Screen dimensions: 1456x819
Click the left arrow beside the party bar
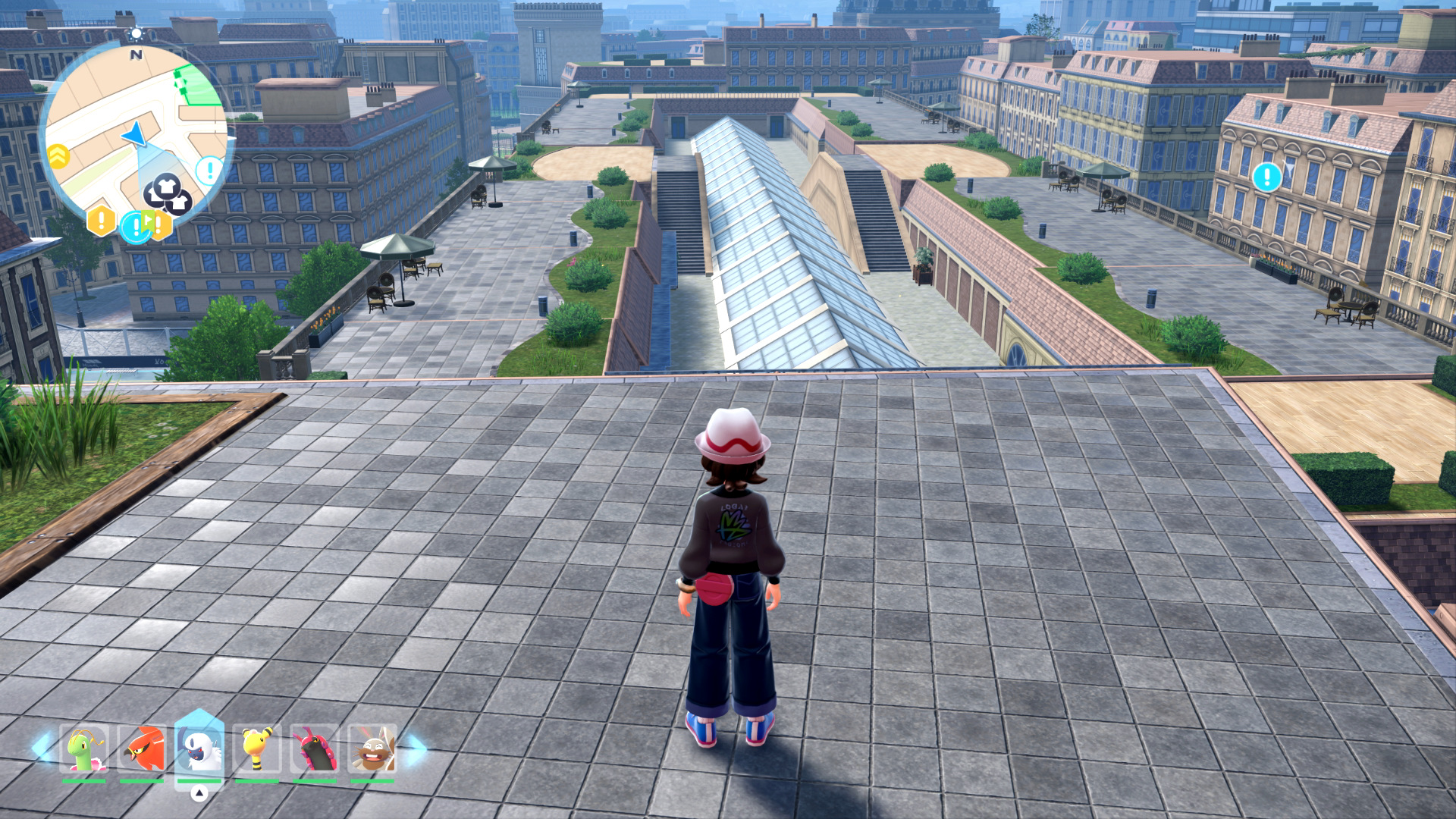41,747
